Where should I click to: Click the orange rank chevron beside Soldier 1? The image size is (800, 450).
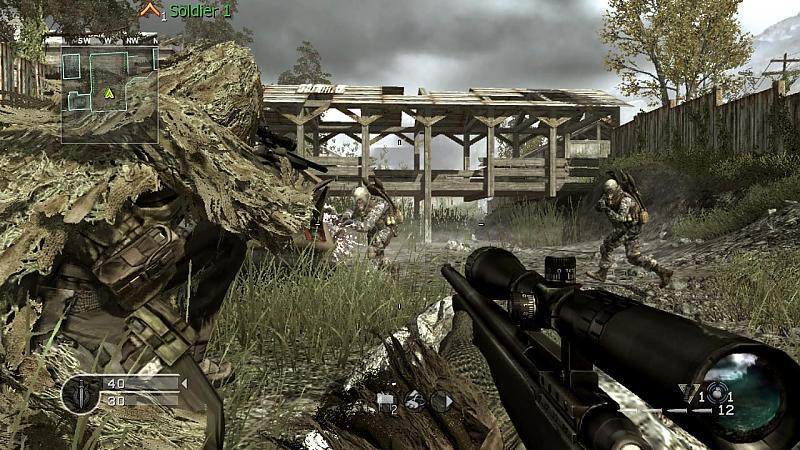pyautogui.click(x=150, y=10)
